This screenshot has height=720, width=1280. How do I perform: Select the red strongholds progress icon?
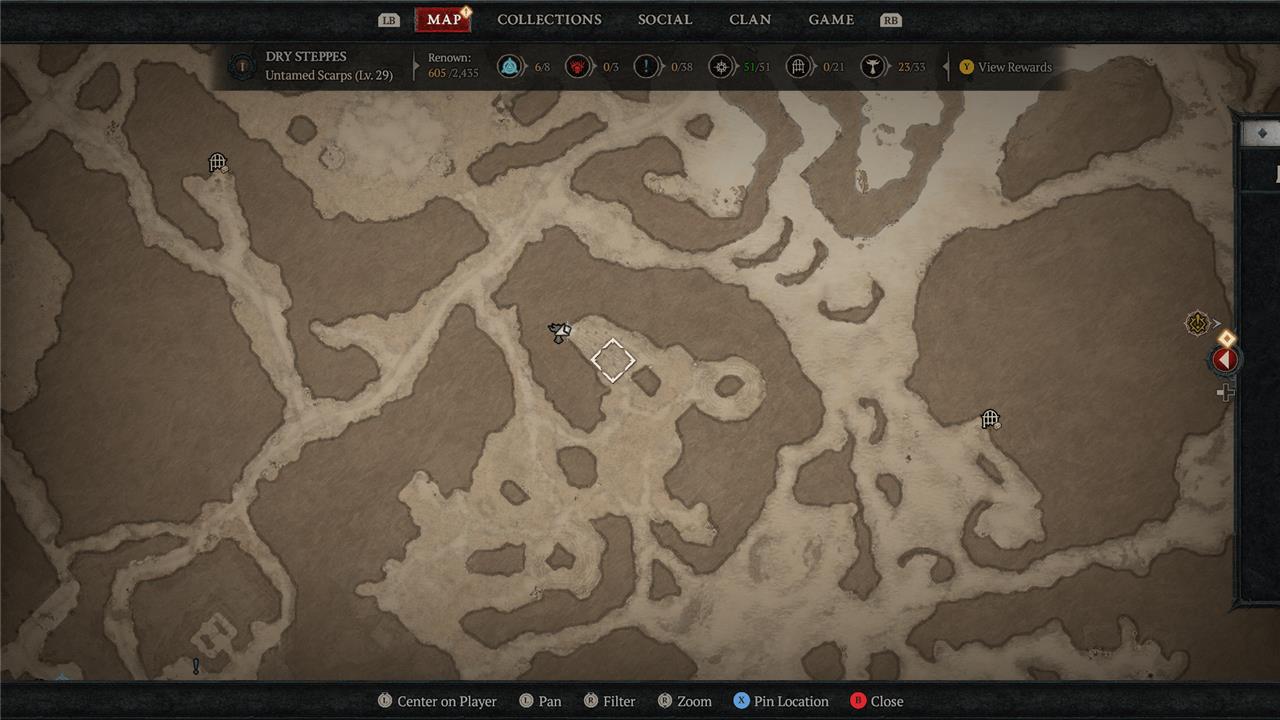click(578, 67)
